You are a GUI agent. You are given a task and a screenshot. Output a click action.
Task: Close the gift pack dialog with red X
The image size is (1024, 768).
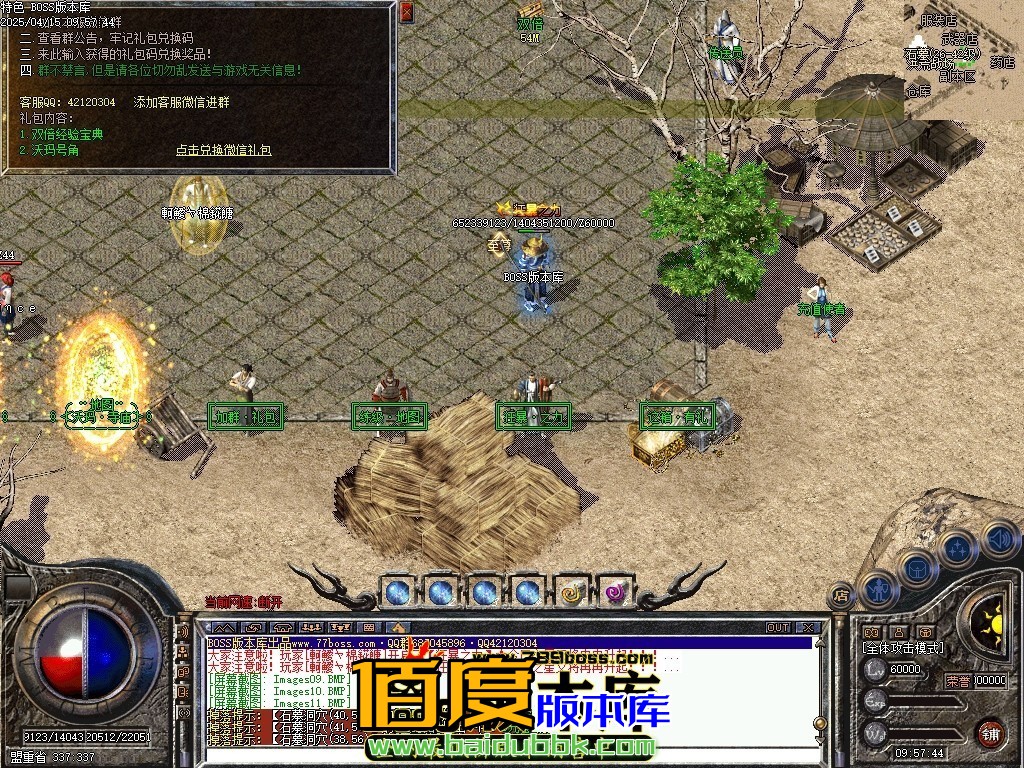pos(406,12)
